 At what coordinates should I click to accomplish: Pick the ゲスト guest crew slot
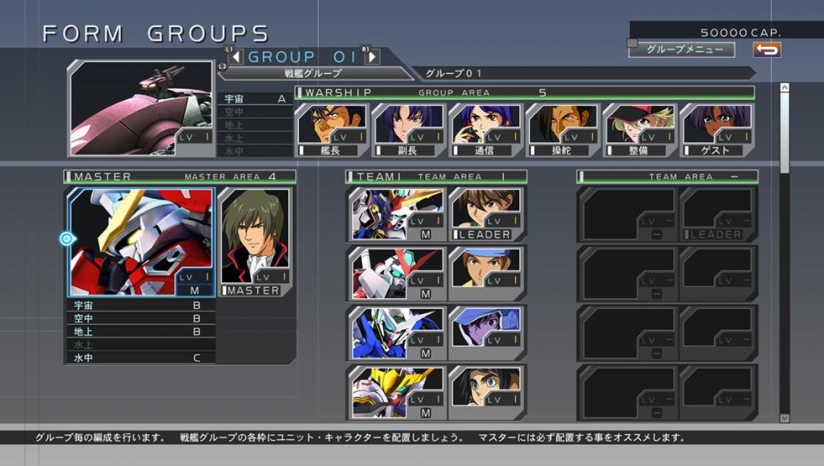coord(717,129)
